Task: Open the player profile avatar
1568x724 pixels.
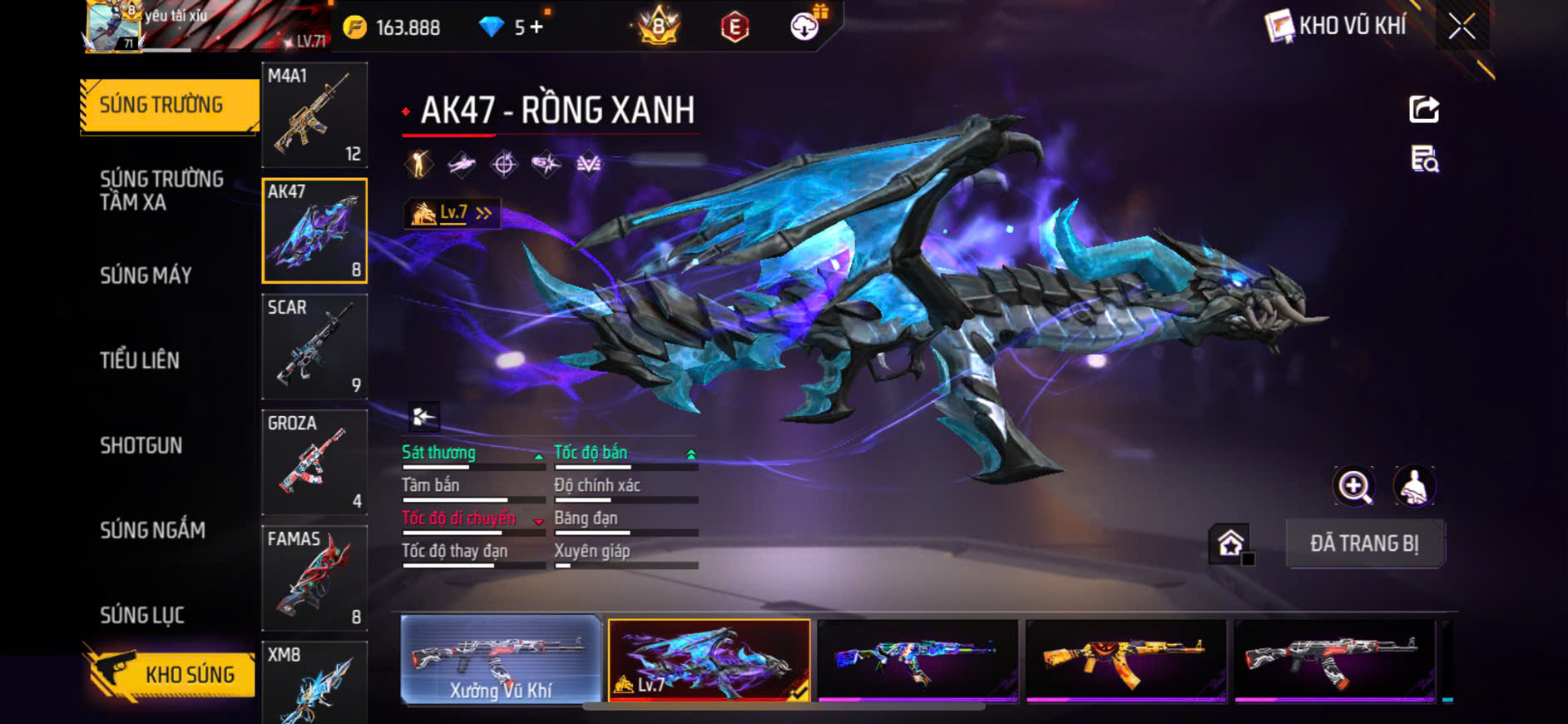Action: (112, 27)
